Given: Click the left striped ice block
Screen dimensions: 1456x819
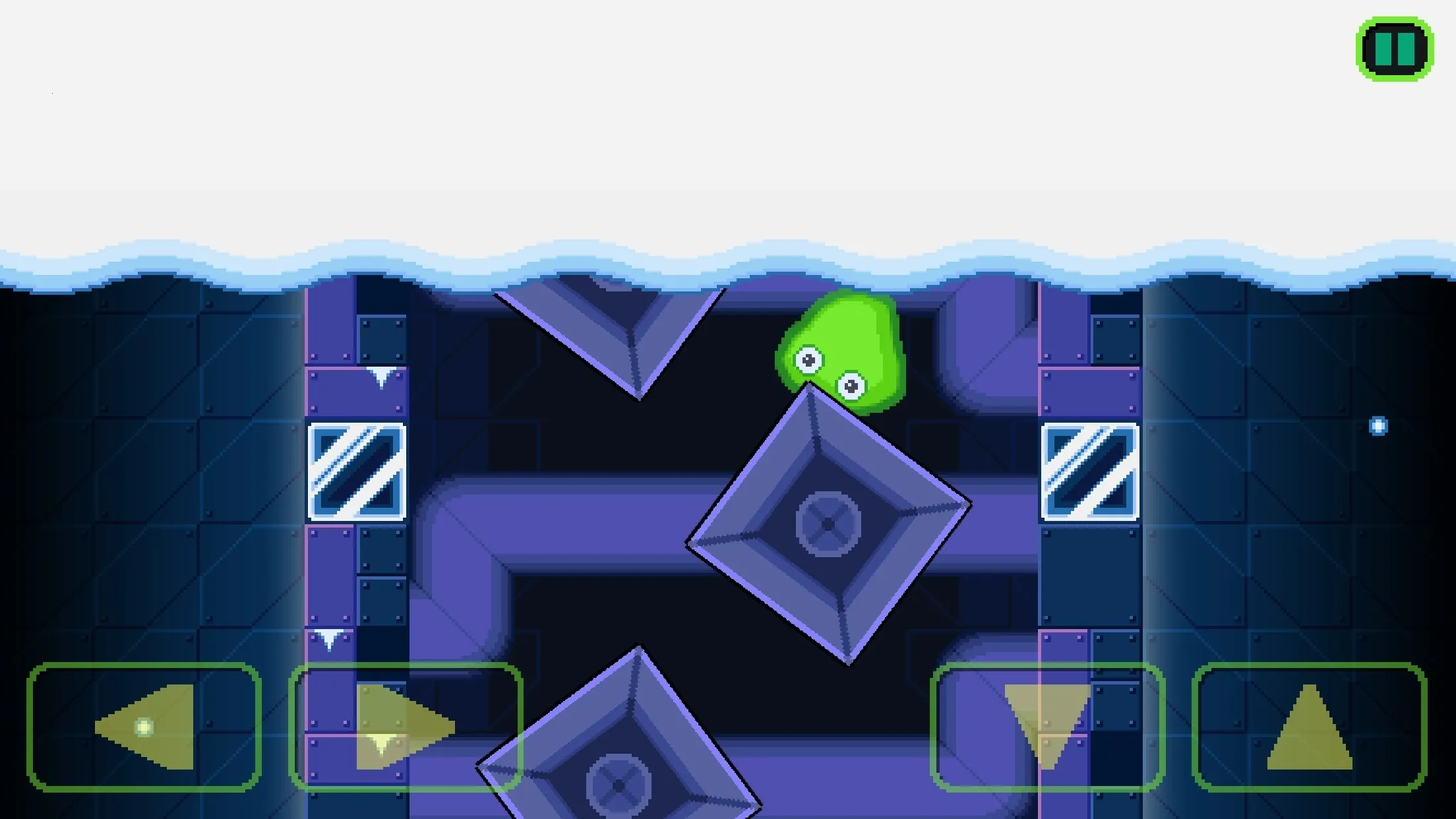Looking at the screenshot, I should pyautogui.click(x=355, y=472).
